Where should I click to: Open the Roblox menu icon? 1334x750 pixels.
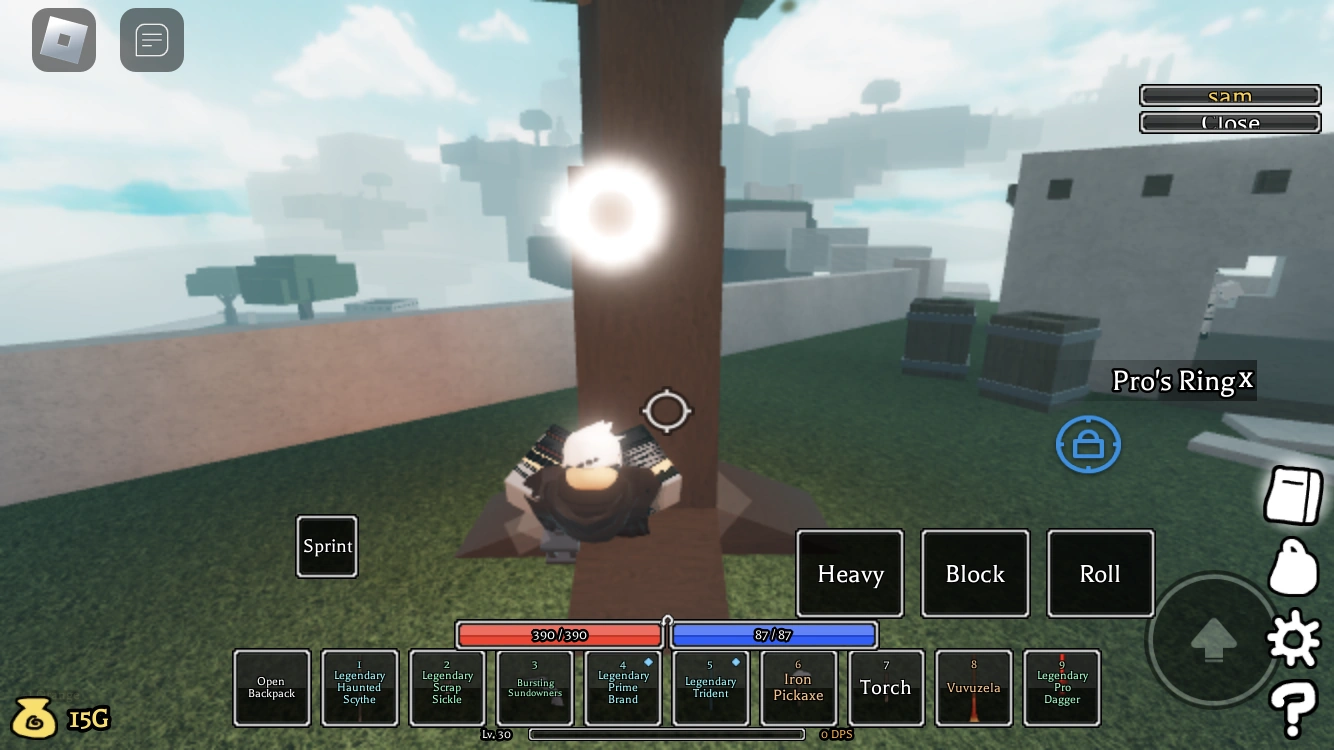63,40
